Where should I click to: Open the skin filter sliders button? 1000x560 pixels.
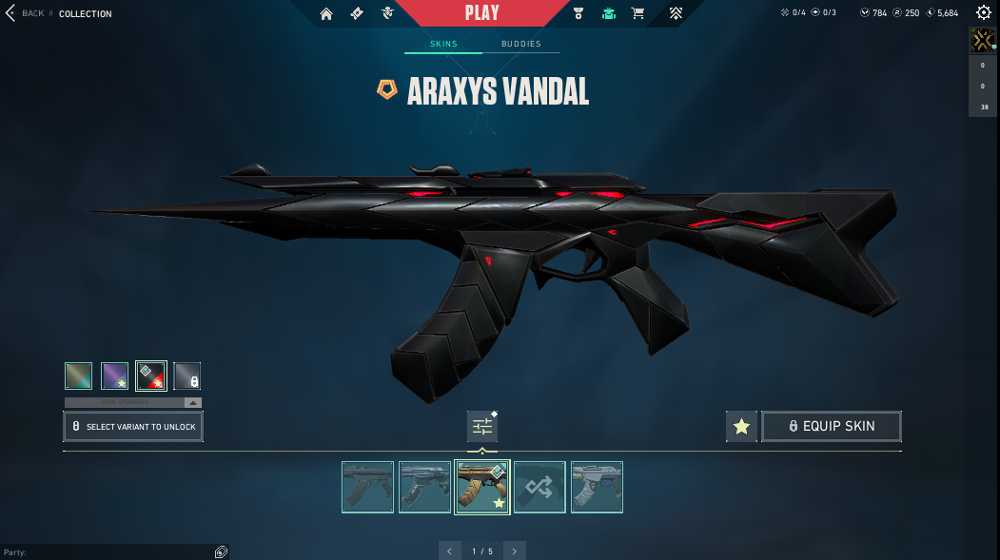tap(482, 427)
